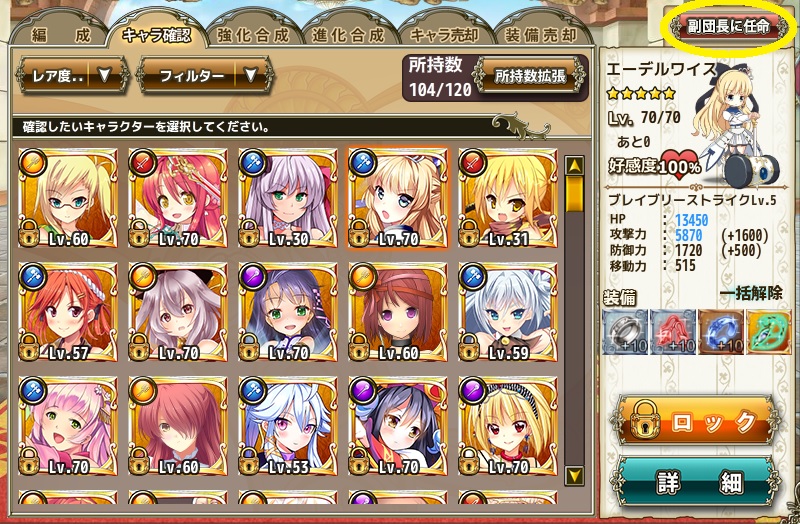
Task: Click the scrollbar down arrow
Action: tap(574, 475)
